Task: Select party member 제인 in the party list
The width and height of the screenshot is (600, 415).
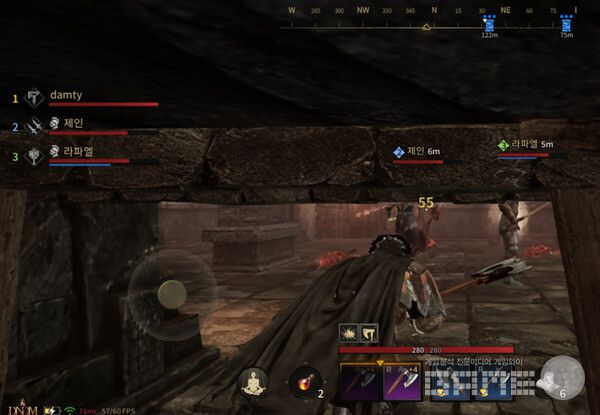Action: pyautogui.click(x=72, y=124)
